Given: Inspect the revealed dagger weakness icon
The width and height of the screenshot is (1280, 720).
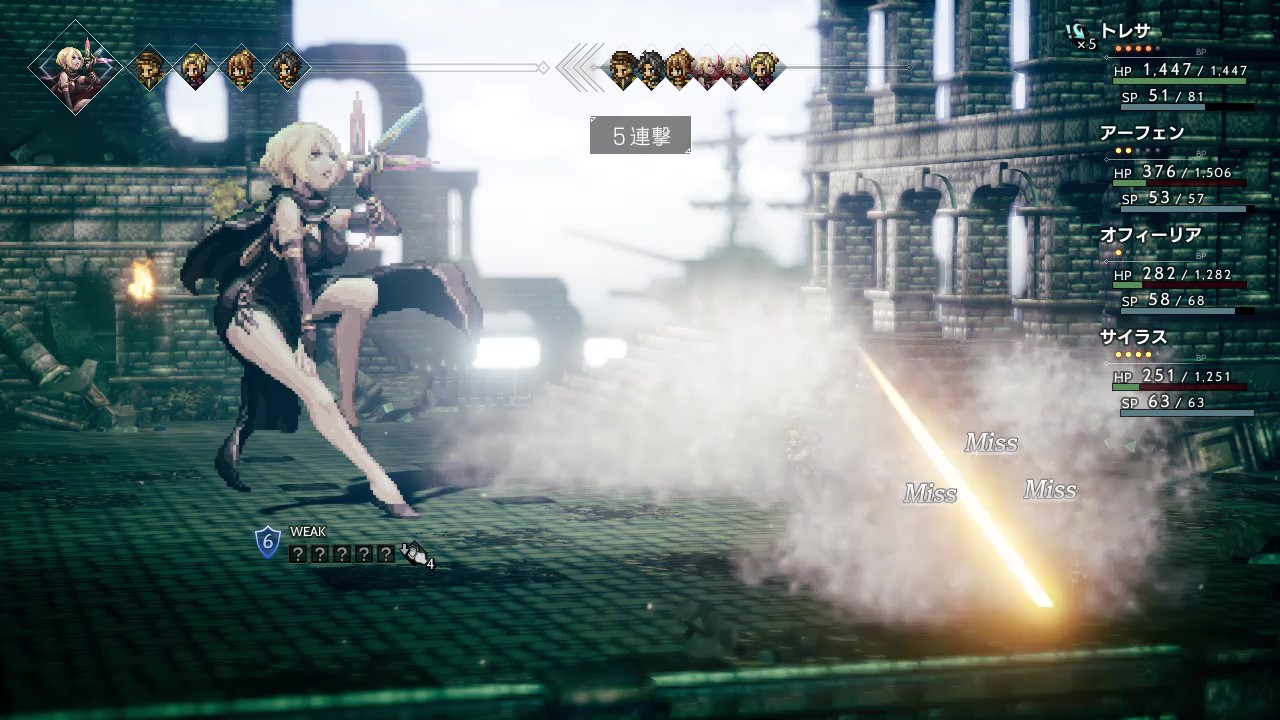Looking at the screenshot, I should click(x=413, y=553).
